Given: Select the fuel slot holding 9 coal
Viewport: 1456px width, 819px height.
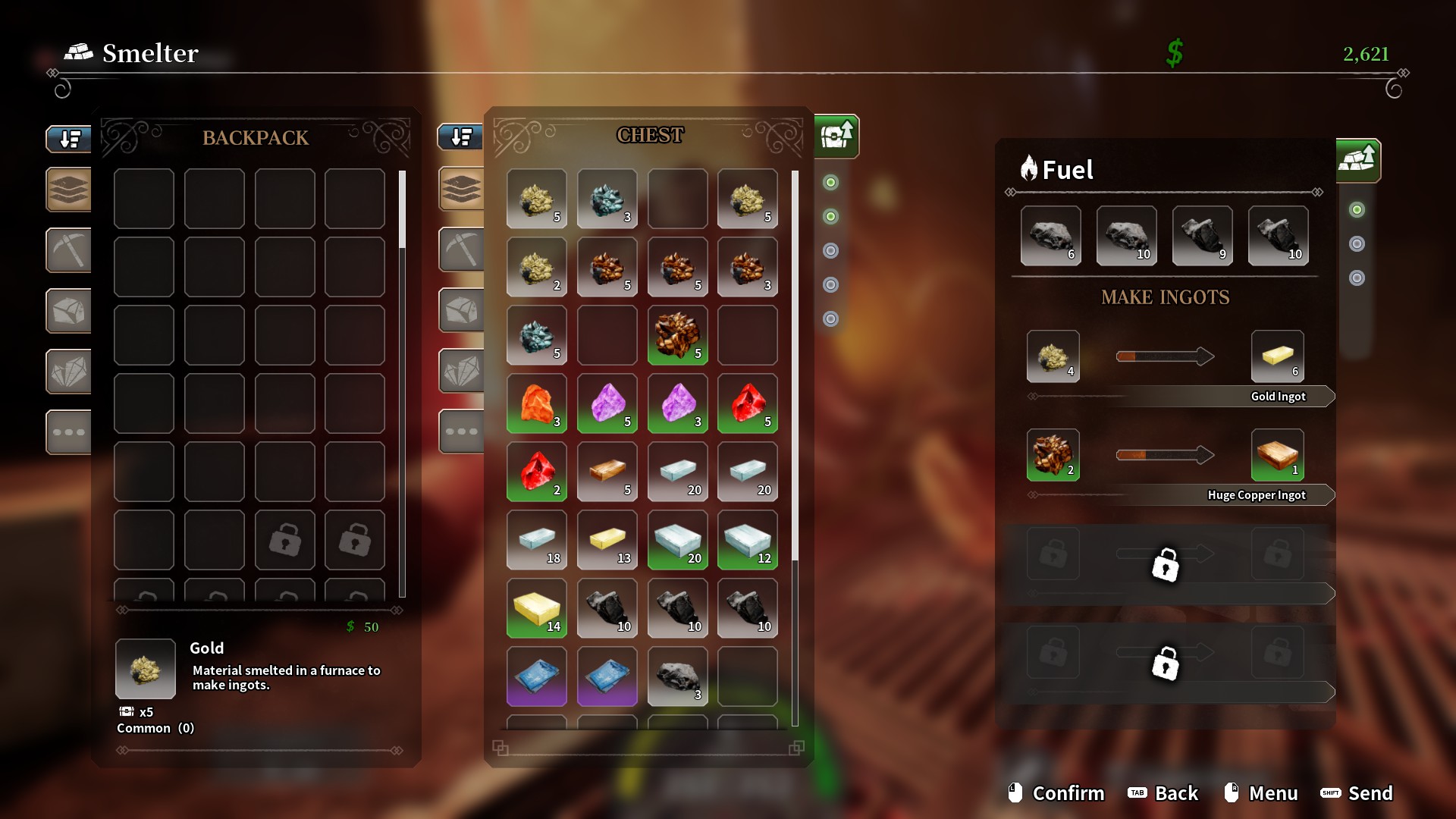Looking at the screenshot, I should click(1202, 236).
